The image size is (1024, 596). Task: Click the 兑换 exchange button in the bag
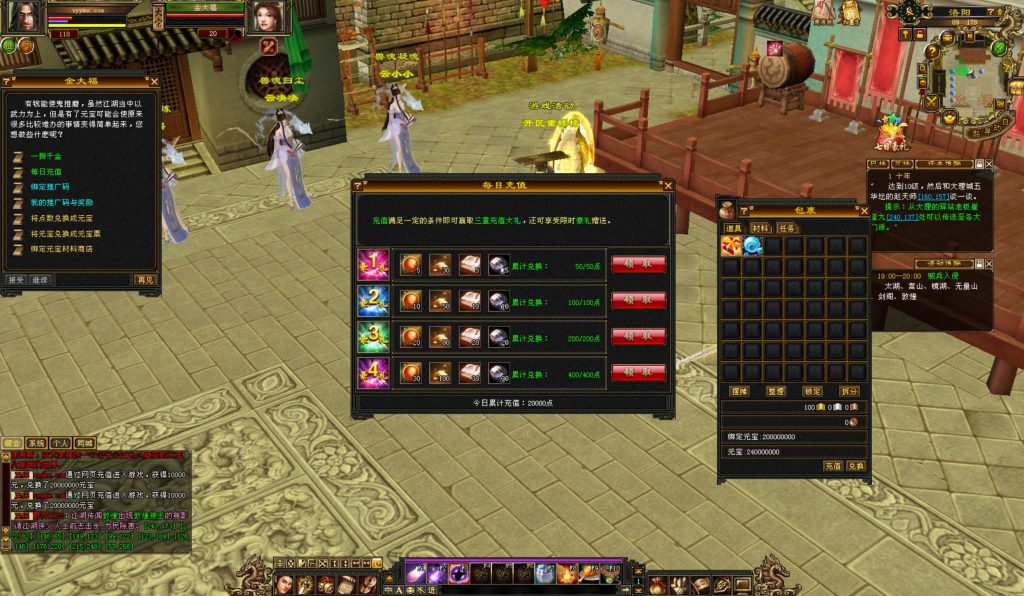click(x=855, y=466)
